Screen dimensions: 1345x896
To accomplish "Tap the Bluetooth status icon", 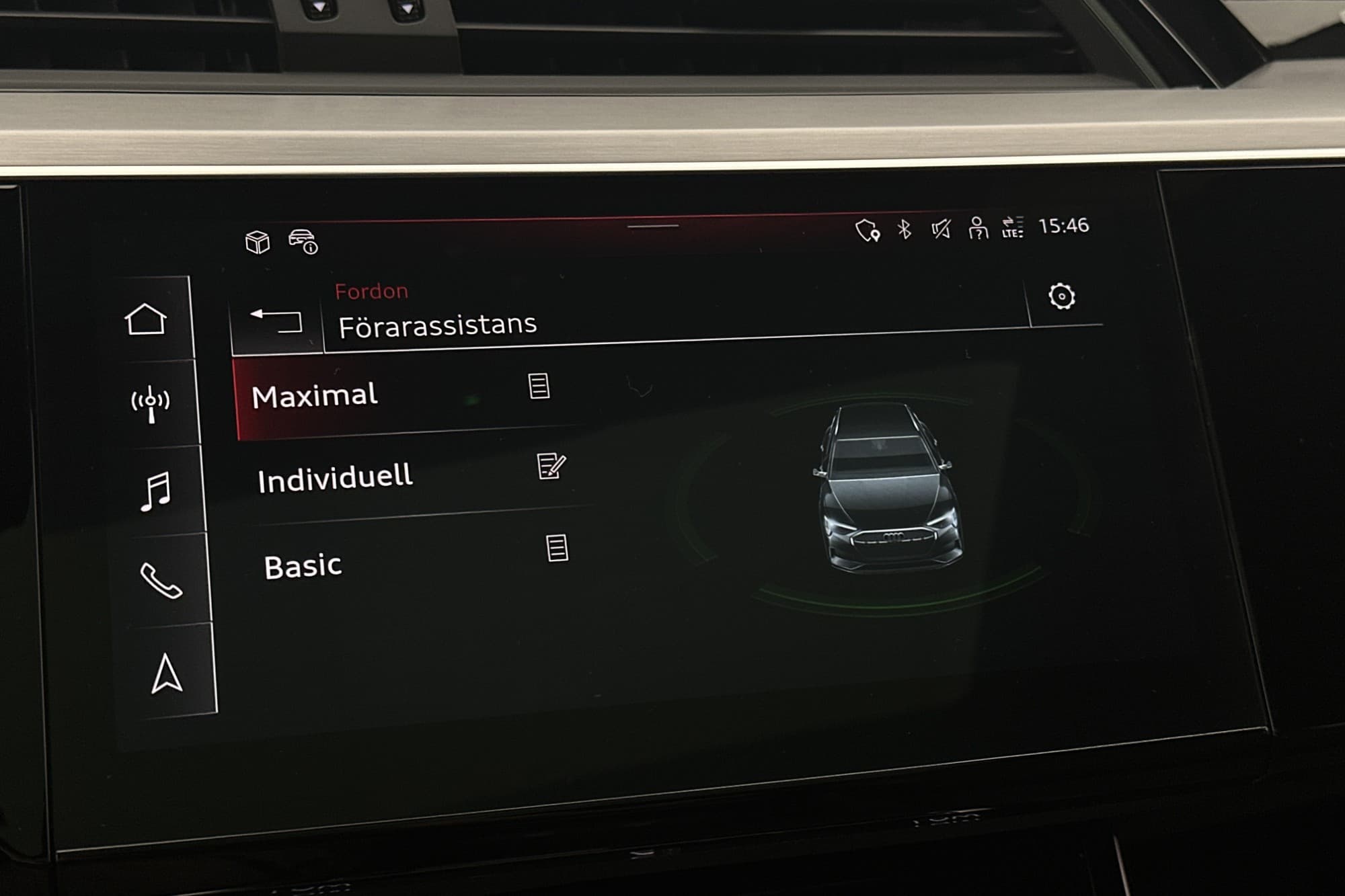I will [905, 230].
